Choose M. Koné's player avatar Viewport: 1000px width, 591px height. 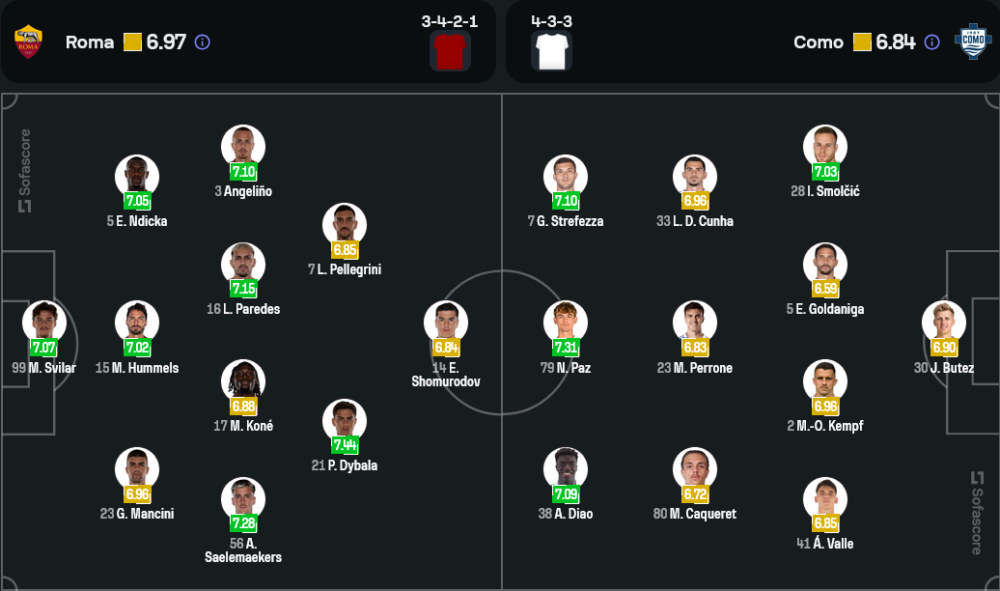(x=243, y=381)
